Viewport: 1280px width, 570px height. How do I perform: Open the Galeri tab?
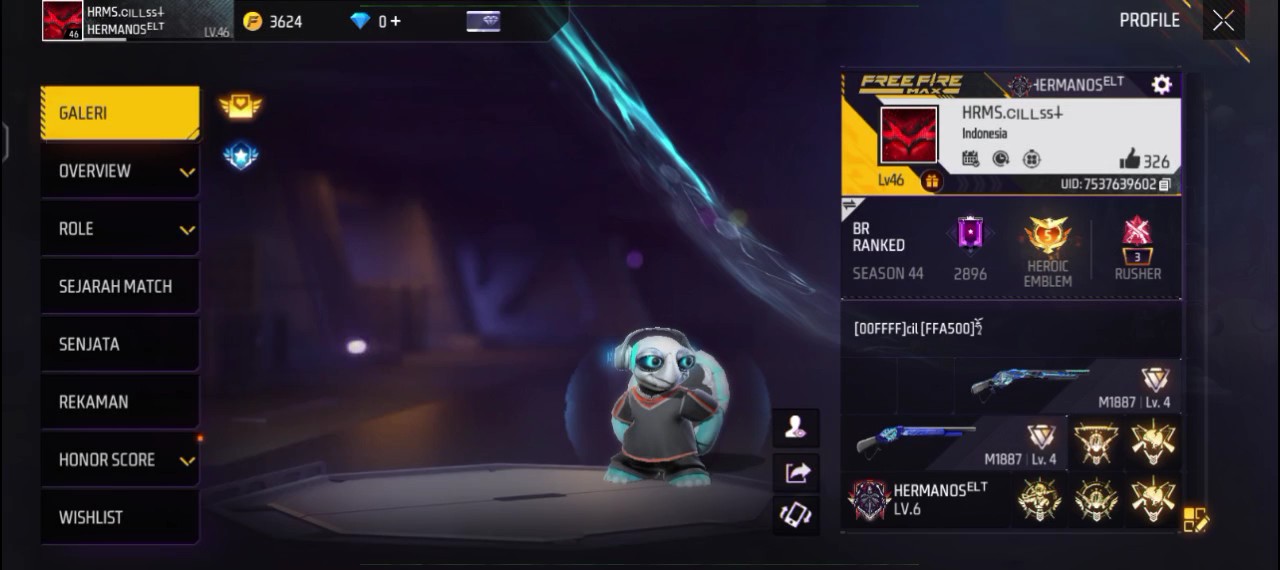point(120,113)
